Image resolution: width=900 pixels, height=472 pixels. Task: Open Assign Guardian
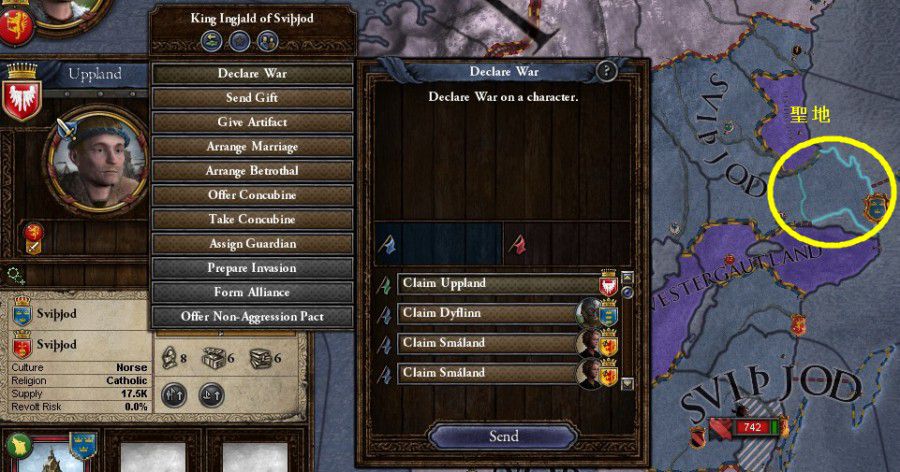252,244
